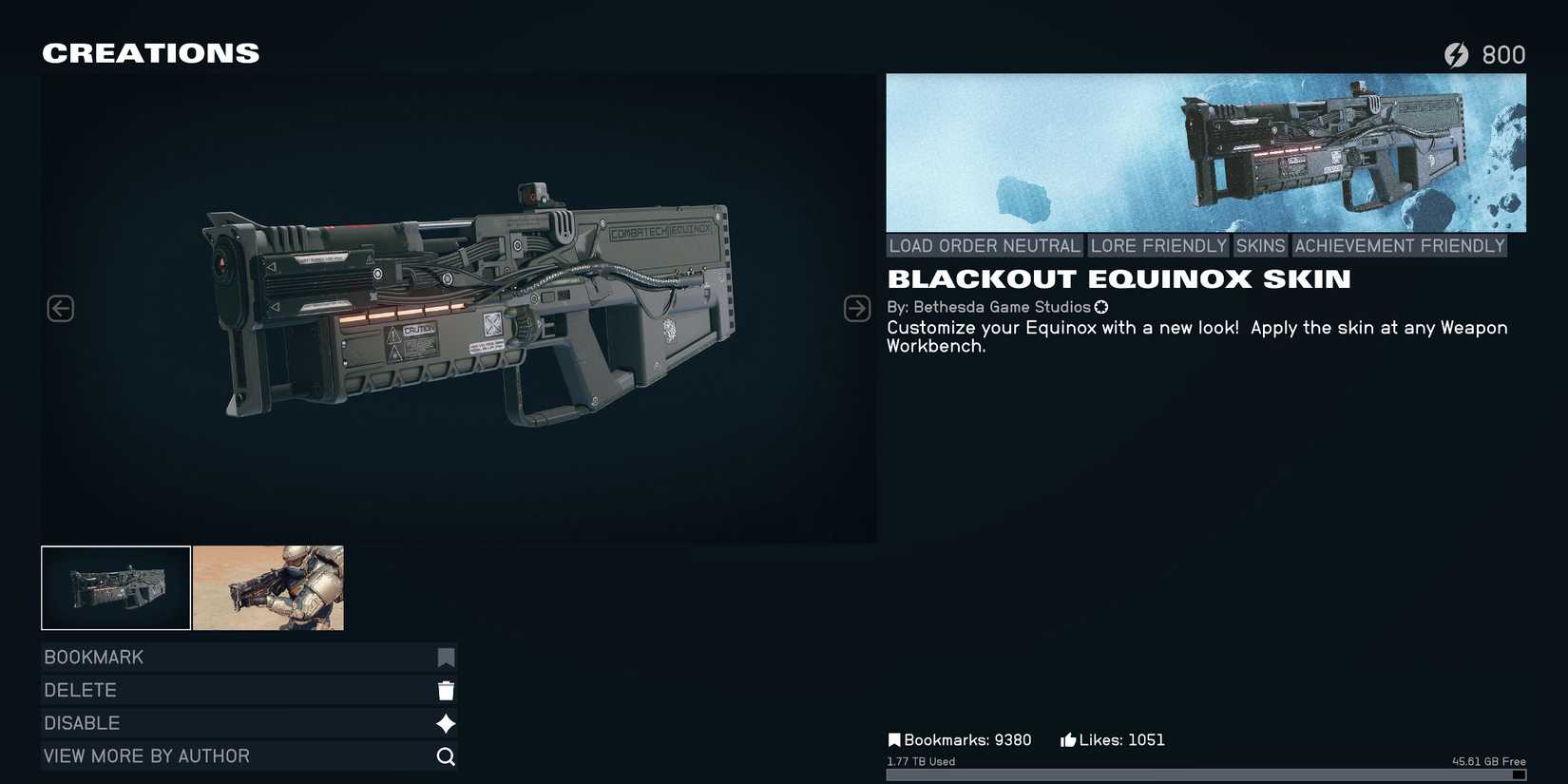Select the armored character screenshot thumbnail
The image size is (1568, 784).
pyautogui.click(x=268, y=587)
